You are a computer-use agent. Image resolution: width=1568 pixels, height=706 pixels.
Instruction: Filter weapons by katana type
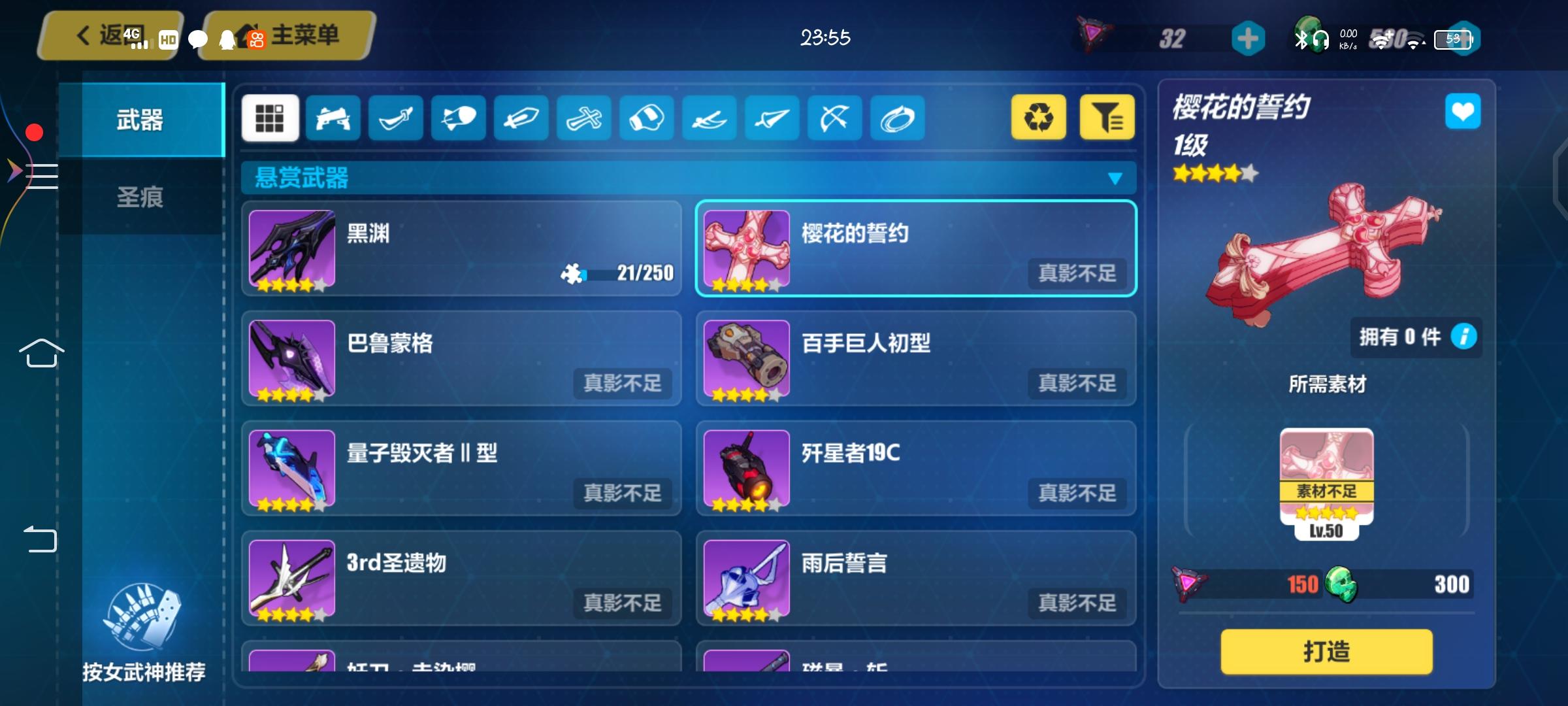click(x=395, y=118)
